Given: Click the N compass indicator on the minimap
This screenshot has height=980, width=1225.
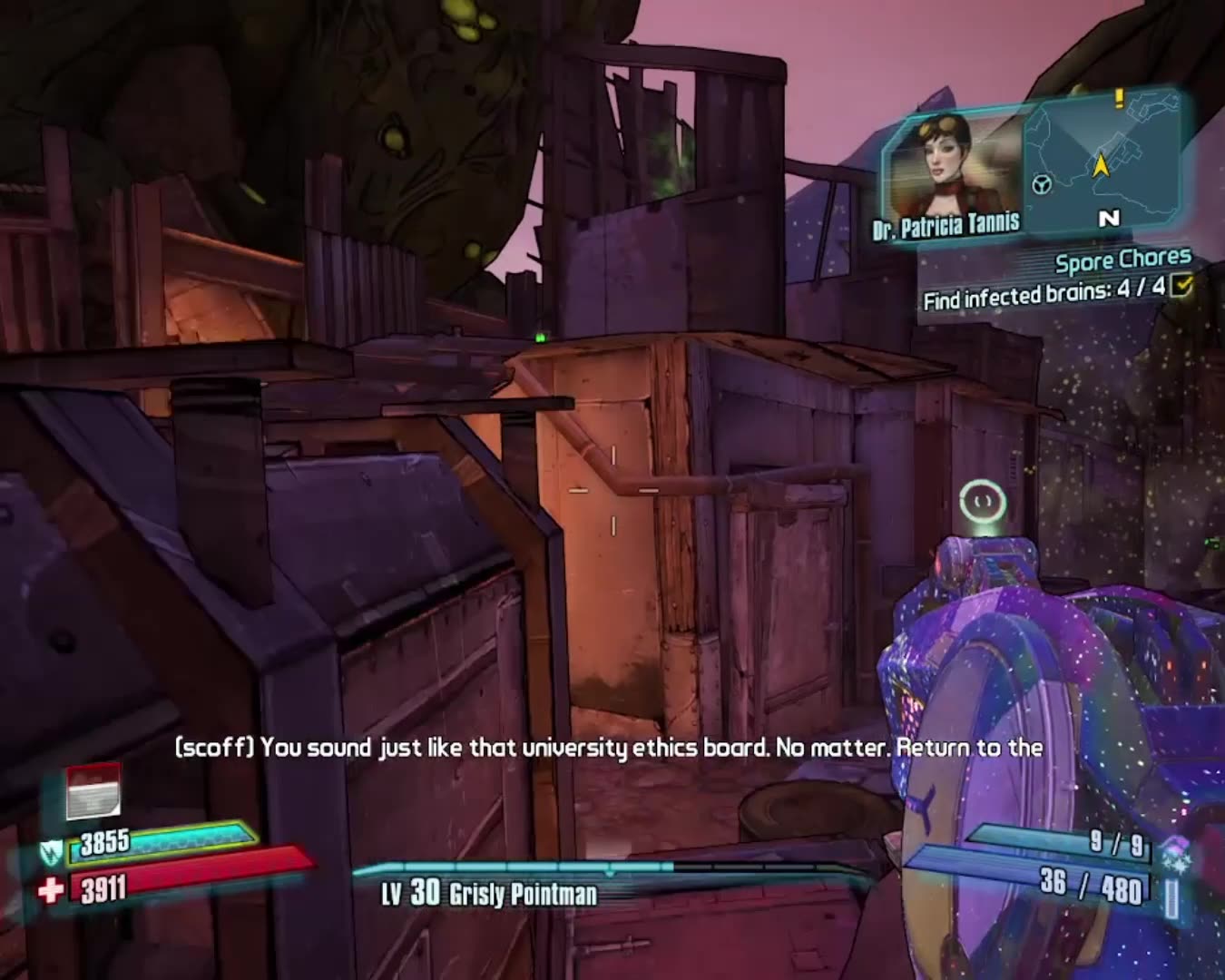Looking at the screenshot, I should pyautogui.click(x=1109, y=218).
